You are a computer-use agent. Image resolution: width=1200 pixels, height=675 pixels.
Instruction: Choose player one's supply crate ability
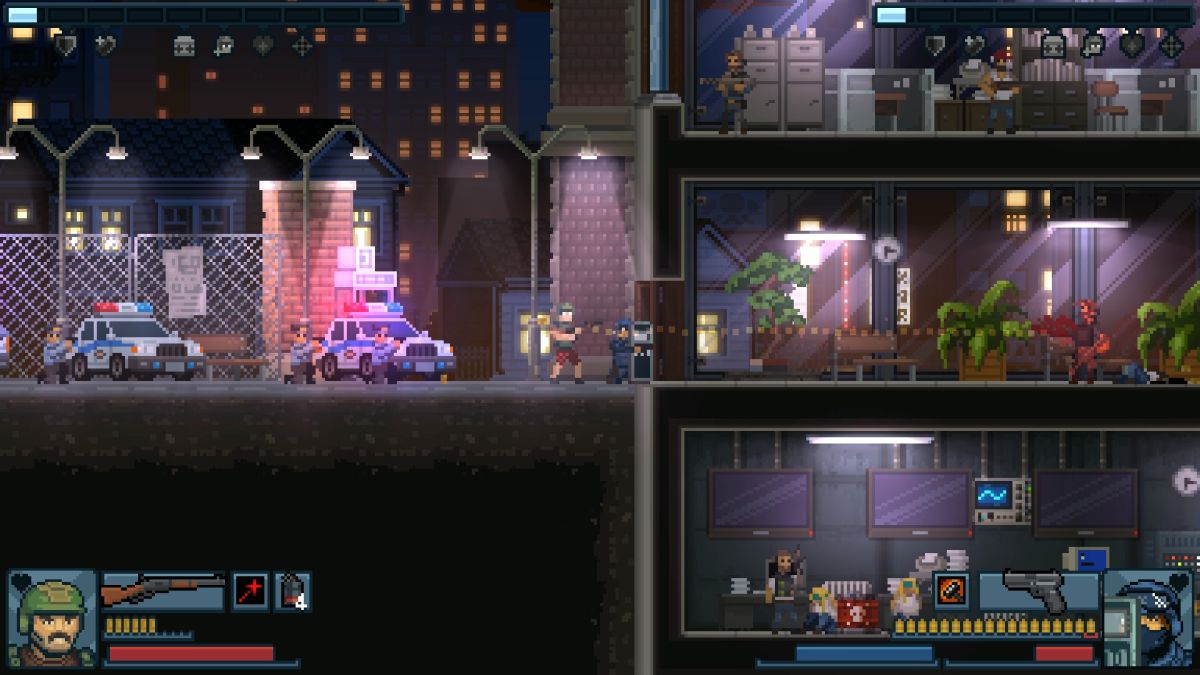184,45
